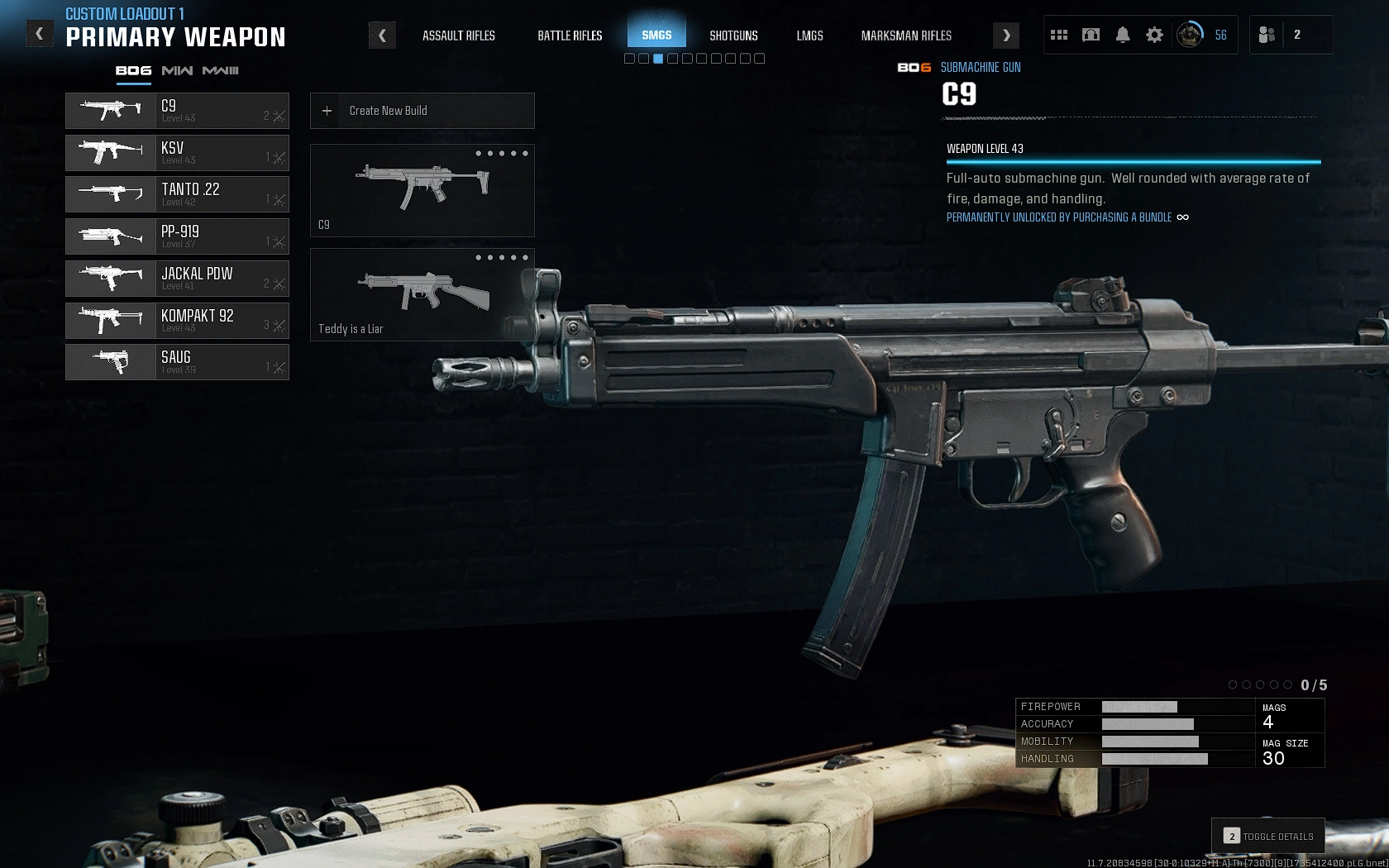
Task: Select the KSV submachine gun
Action: click(x=177, y=153)
